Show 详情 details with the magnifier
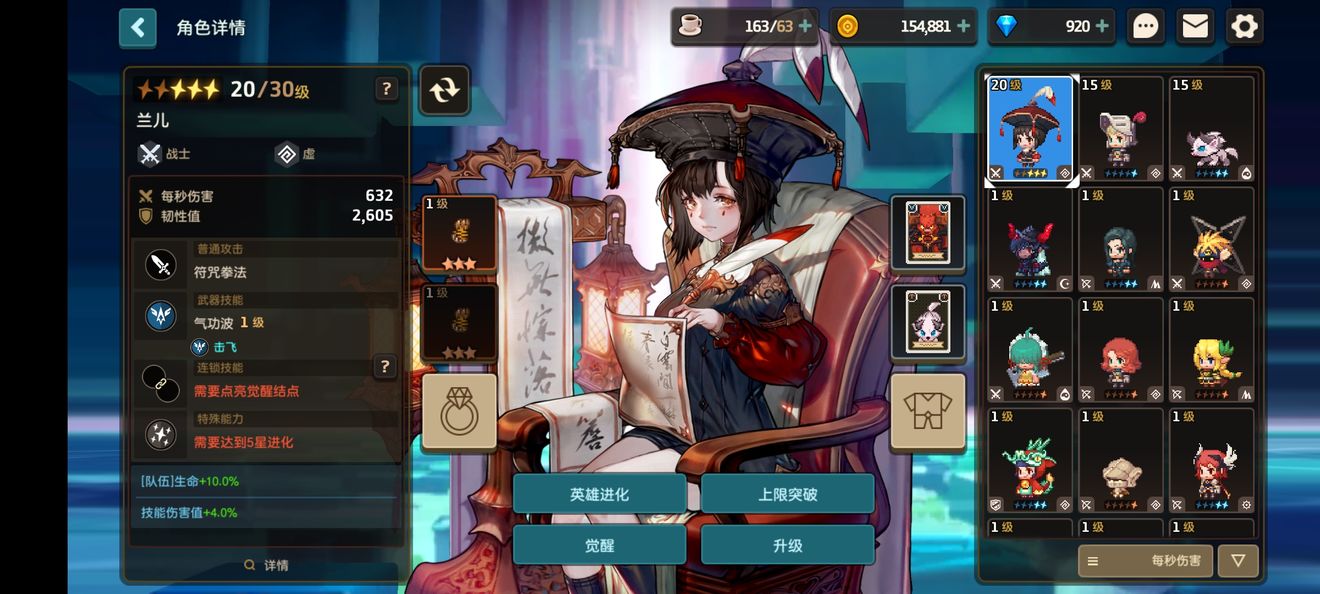The height and width of the screenshot is (594, 1320). coord(266,565)
